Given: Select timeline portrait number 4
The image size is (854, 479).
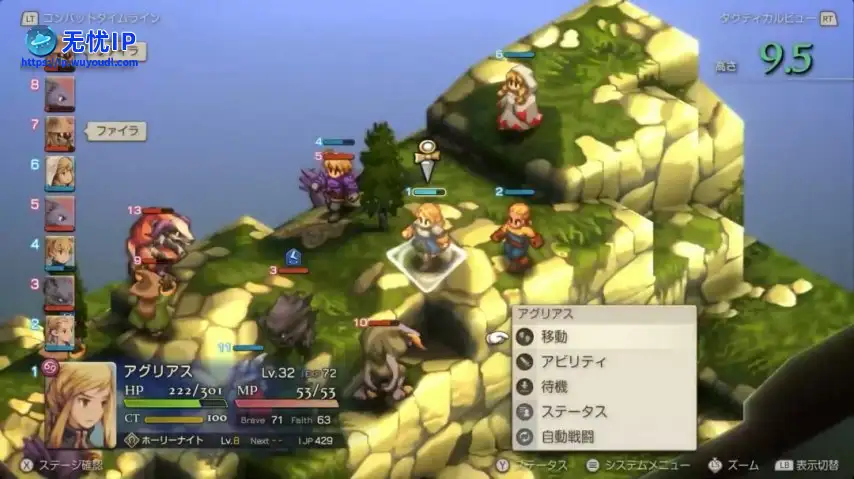Looking at the screenshot, I should pos(59,251).
